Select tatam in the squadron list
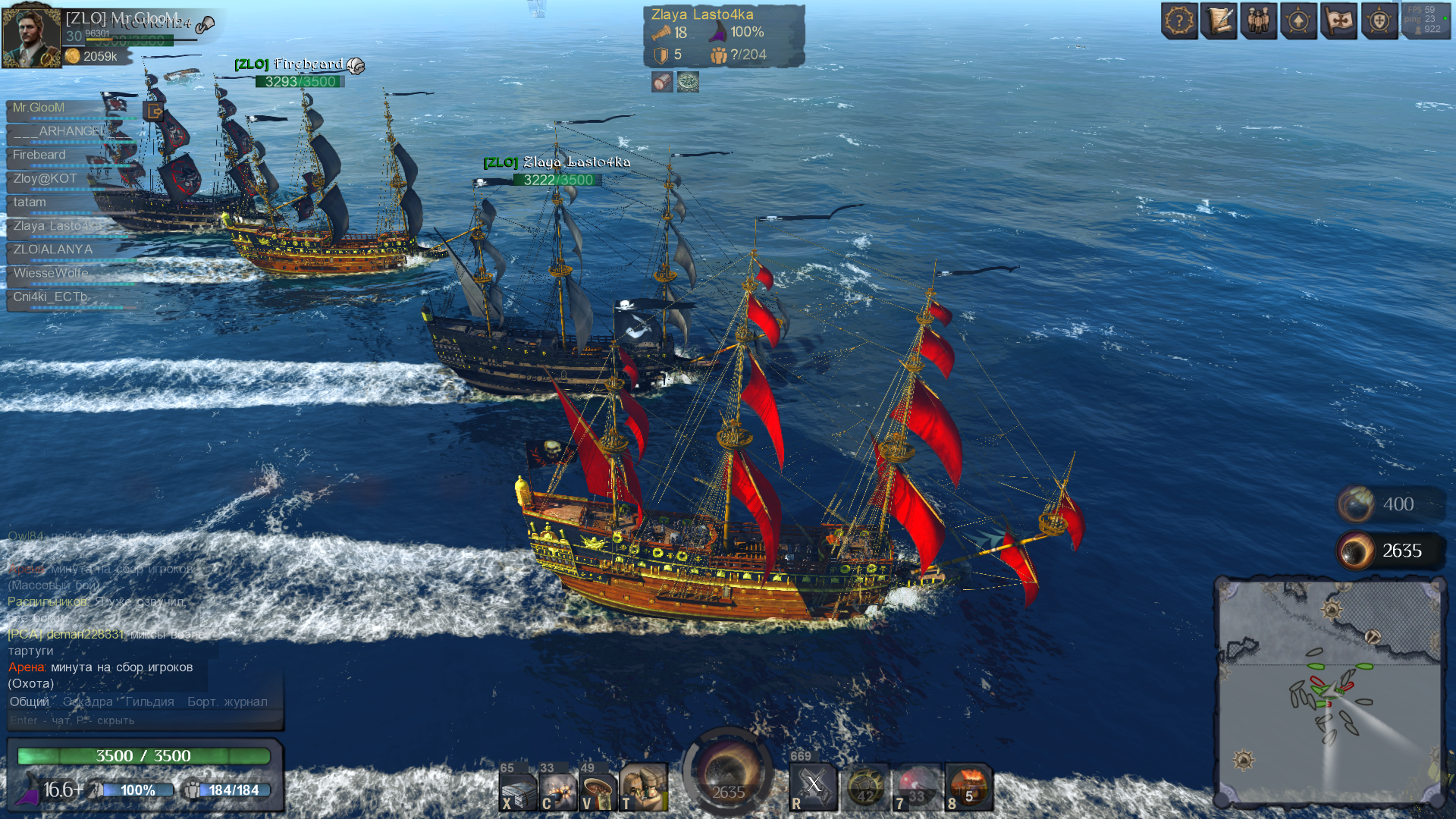The width and height of the screenshot is (1456, 819). point(30,202)
